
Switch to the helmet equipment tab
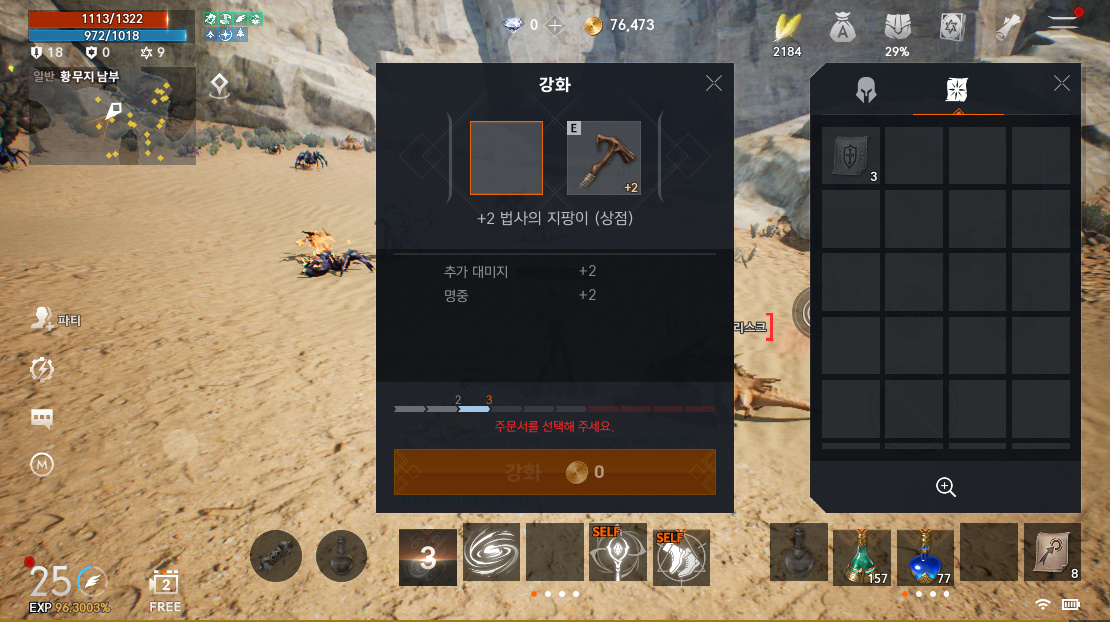coord(866,90)
